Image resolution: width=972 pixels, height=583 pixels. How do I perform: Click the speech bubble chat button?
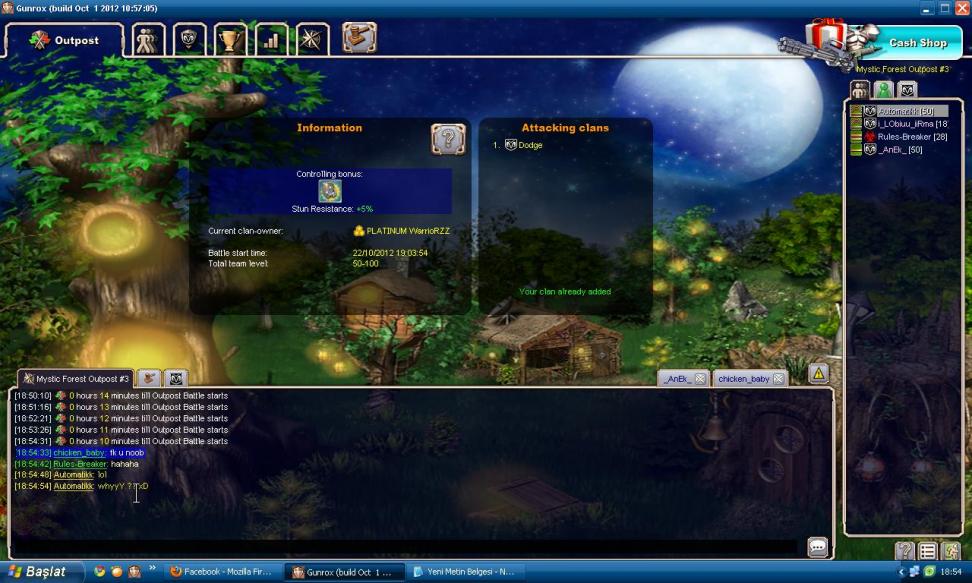[817, 546]
